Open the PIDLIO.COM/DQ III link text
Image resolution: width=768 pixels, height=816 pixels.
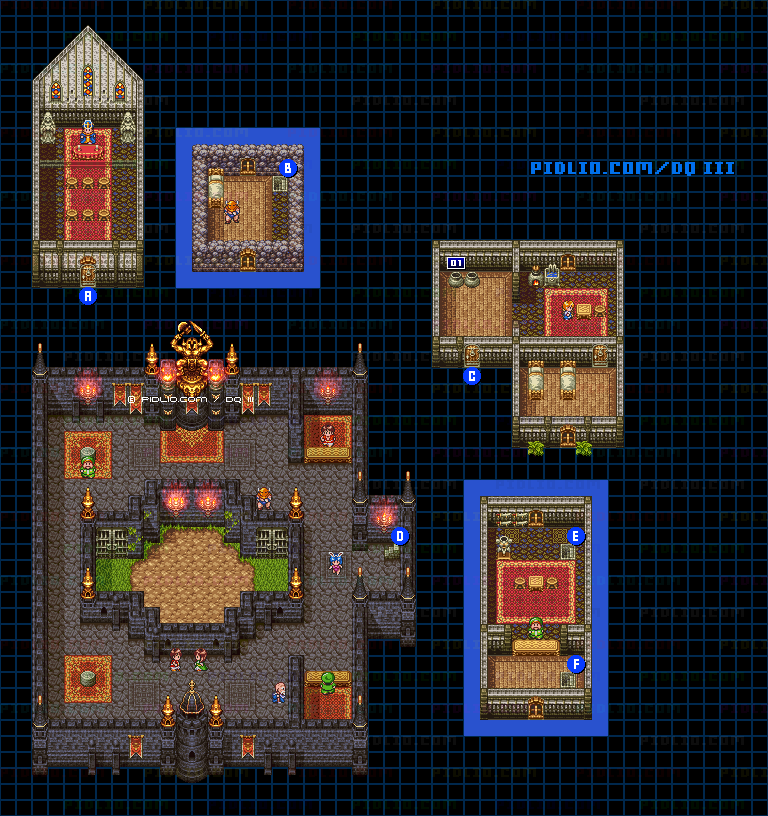tap(632, 168)
